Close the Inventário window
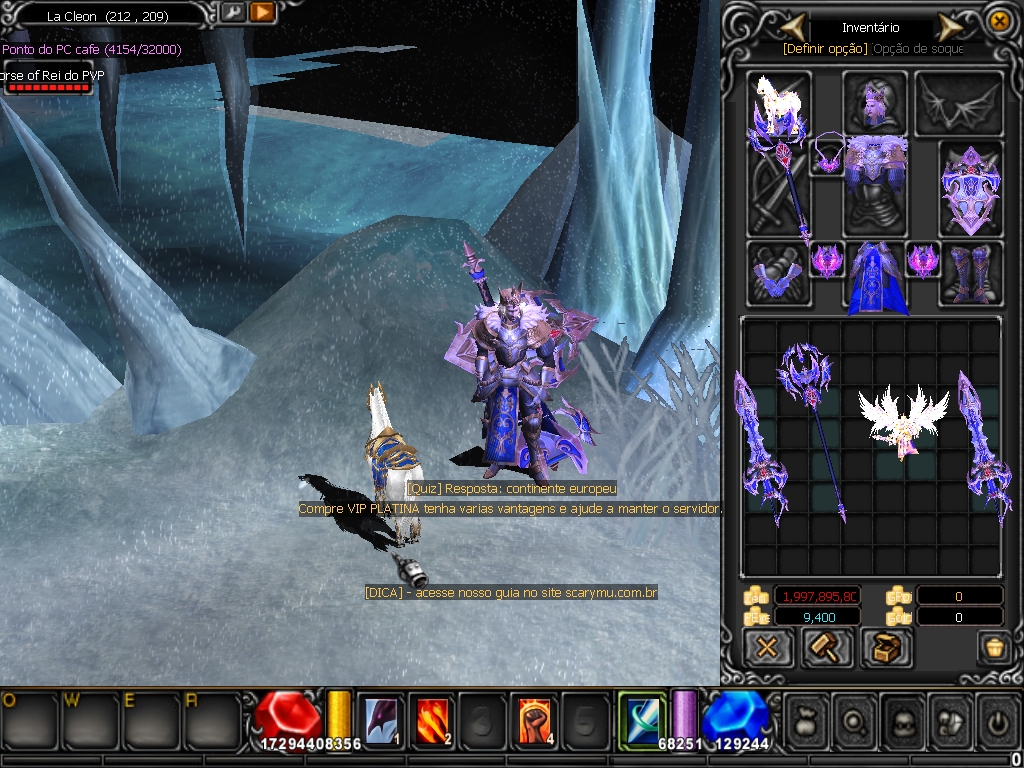Screen dimensions: 1024x768 tap(998, 21)
